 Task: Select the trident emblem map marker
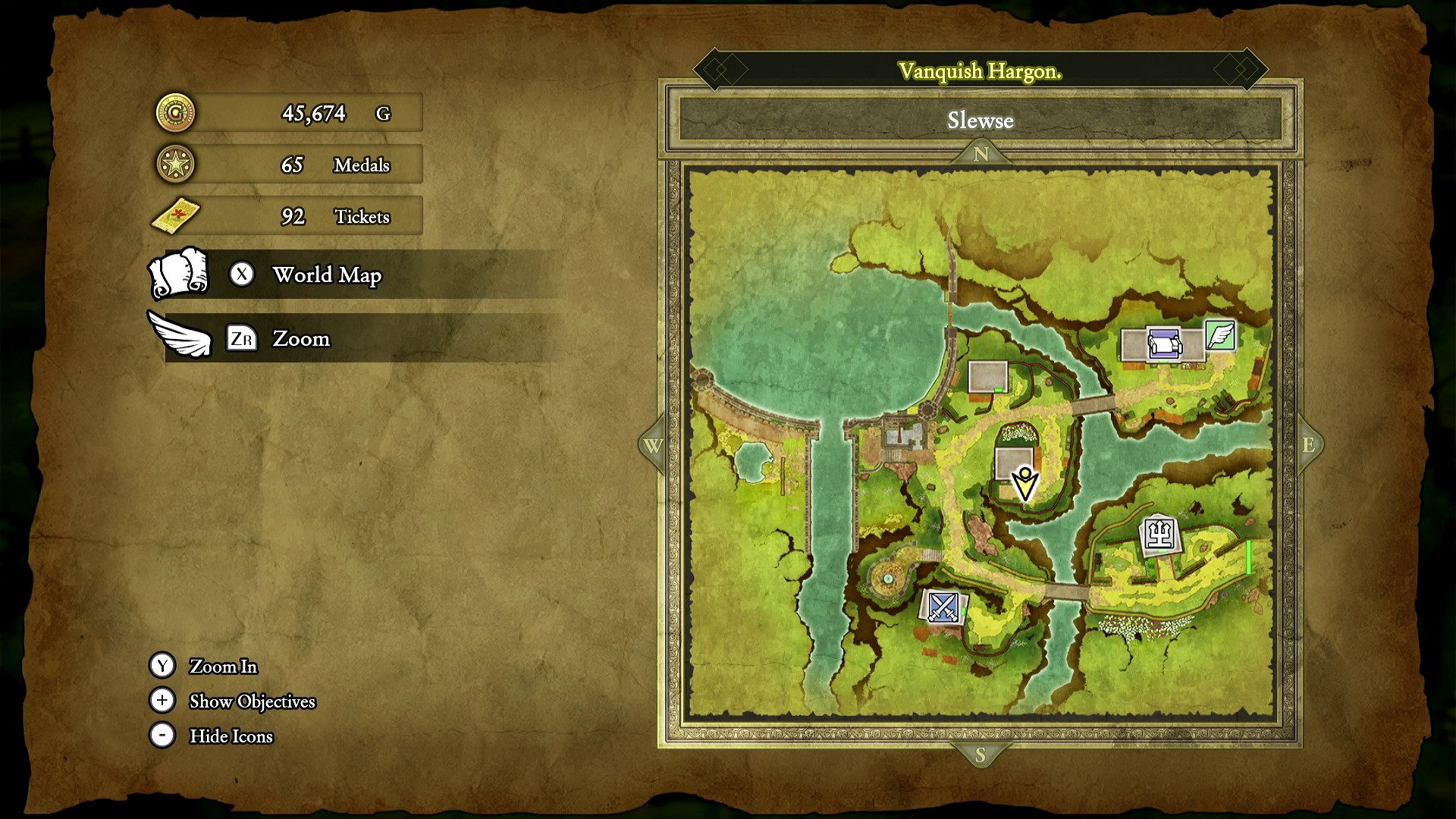pyautogui.click(x=1159, y=535)
